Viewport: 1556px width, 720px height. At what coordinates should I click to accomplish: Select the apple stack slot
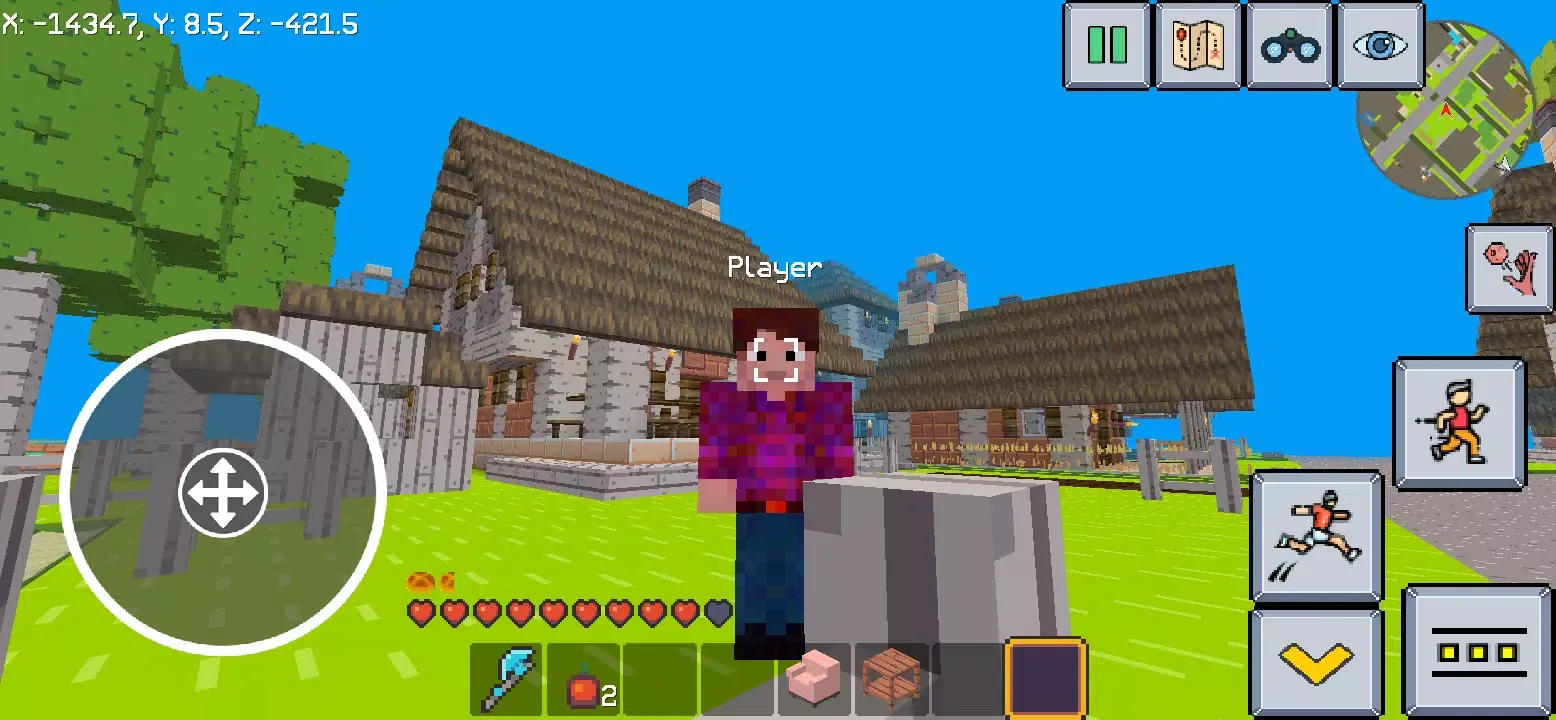point(583,677)
